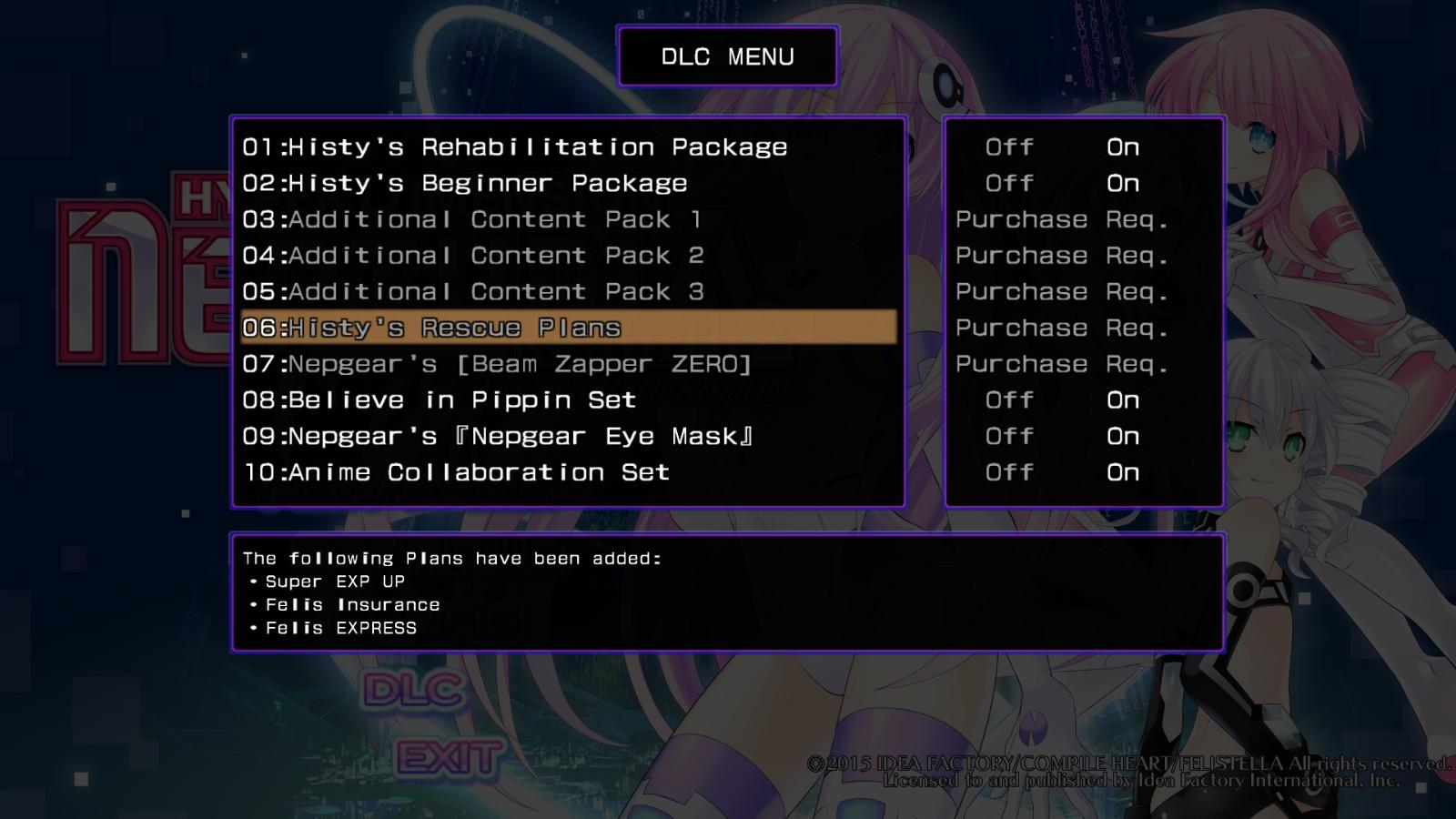Click the DLC MENU title banner
This screenshot has height=819, width=1456.
point(727,56)
